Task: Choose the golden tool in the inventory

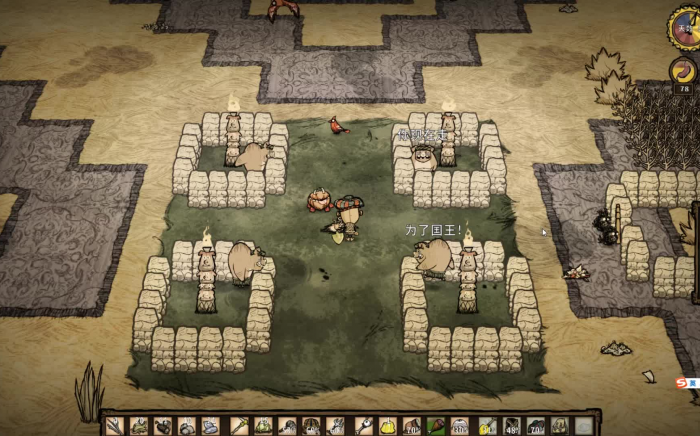Action: coord(240,425)
